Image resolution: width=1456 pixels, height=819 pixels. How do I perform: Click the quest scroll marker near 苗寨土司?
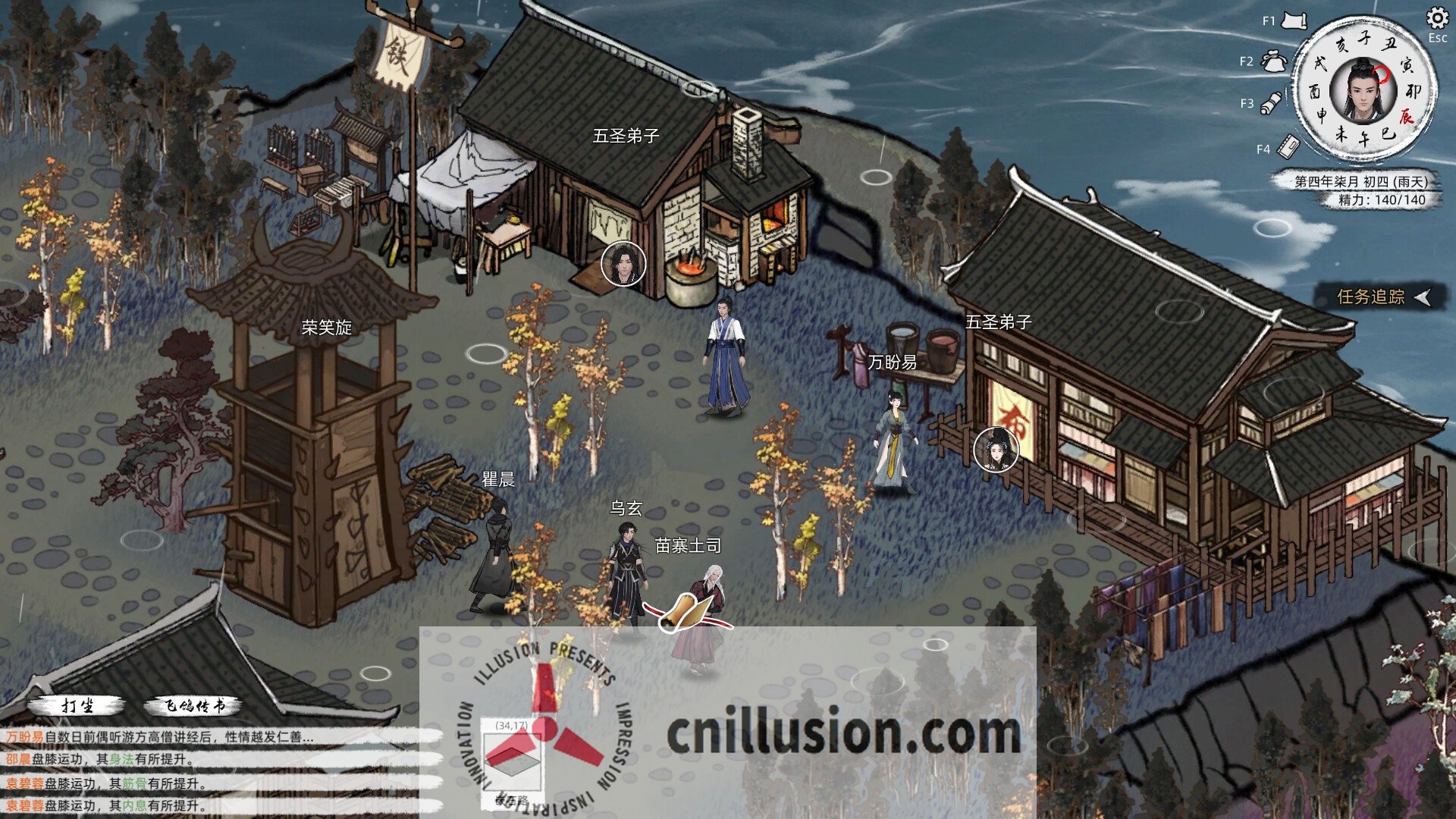coord(685,610)
